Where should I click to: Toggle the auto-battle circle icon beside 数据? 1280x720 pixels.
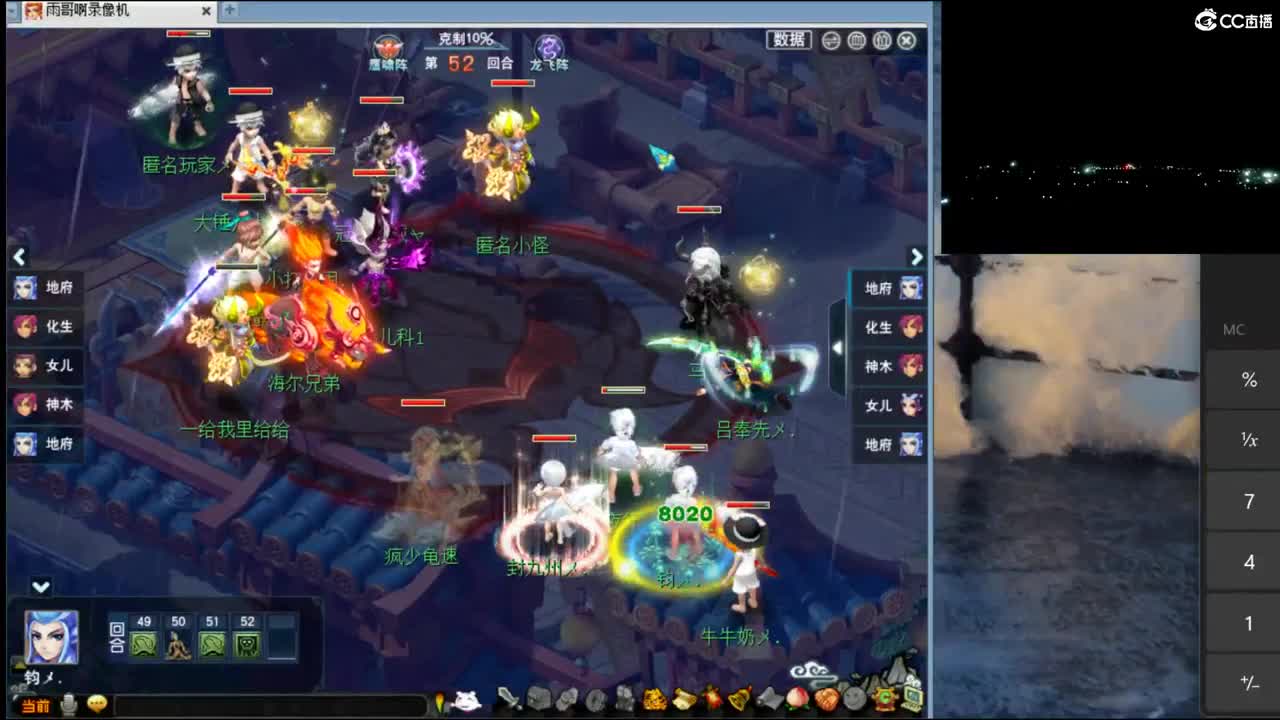[x=829, y=40]
